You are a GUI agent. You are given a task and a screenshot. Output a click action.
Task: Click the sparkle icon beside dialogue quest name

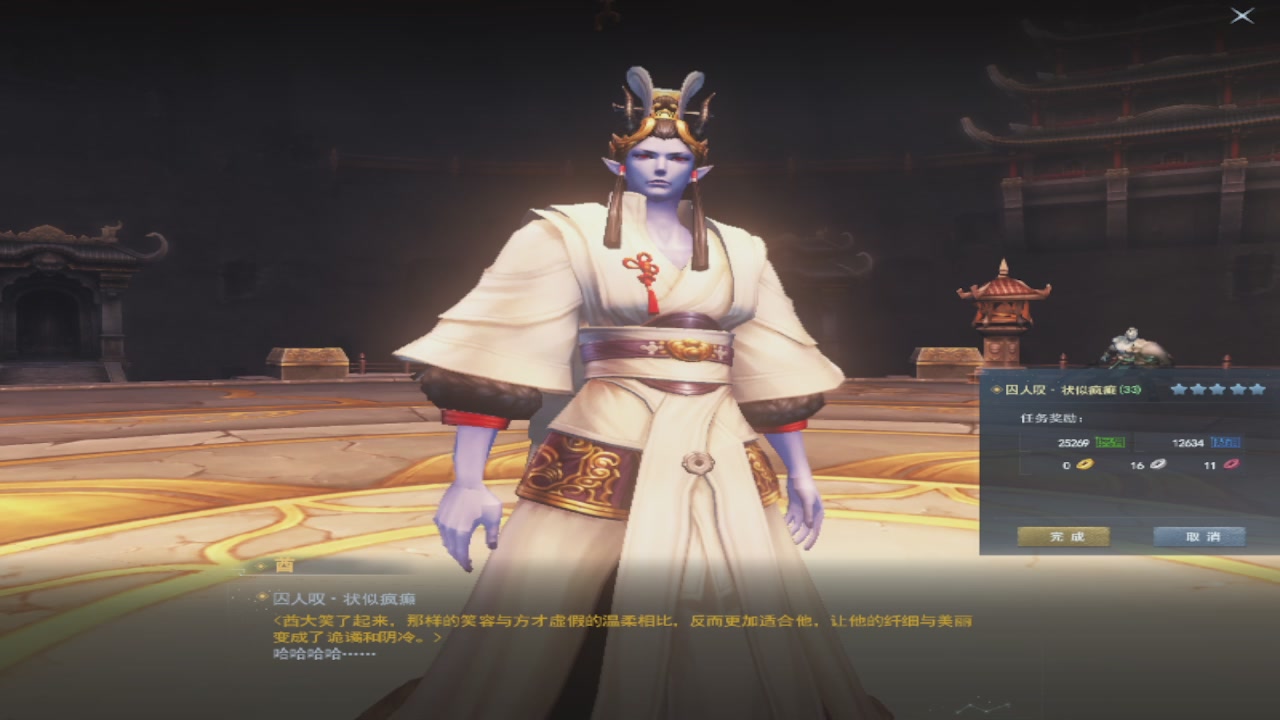point(262,596)
